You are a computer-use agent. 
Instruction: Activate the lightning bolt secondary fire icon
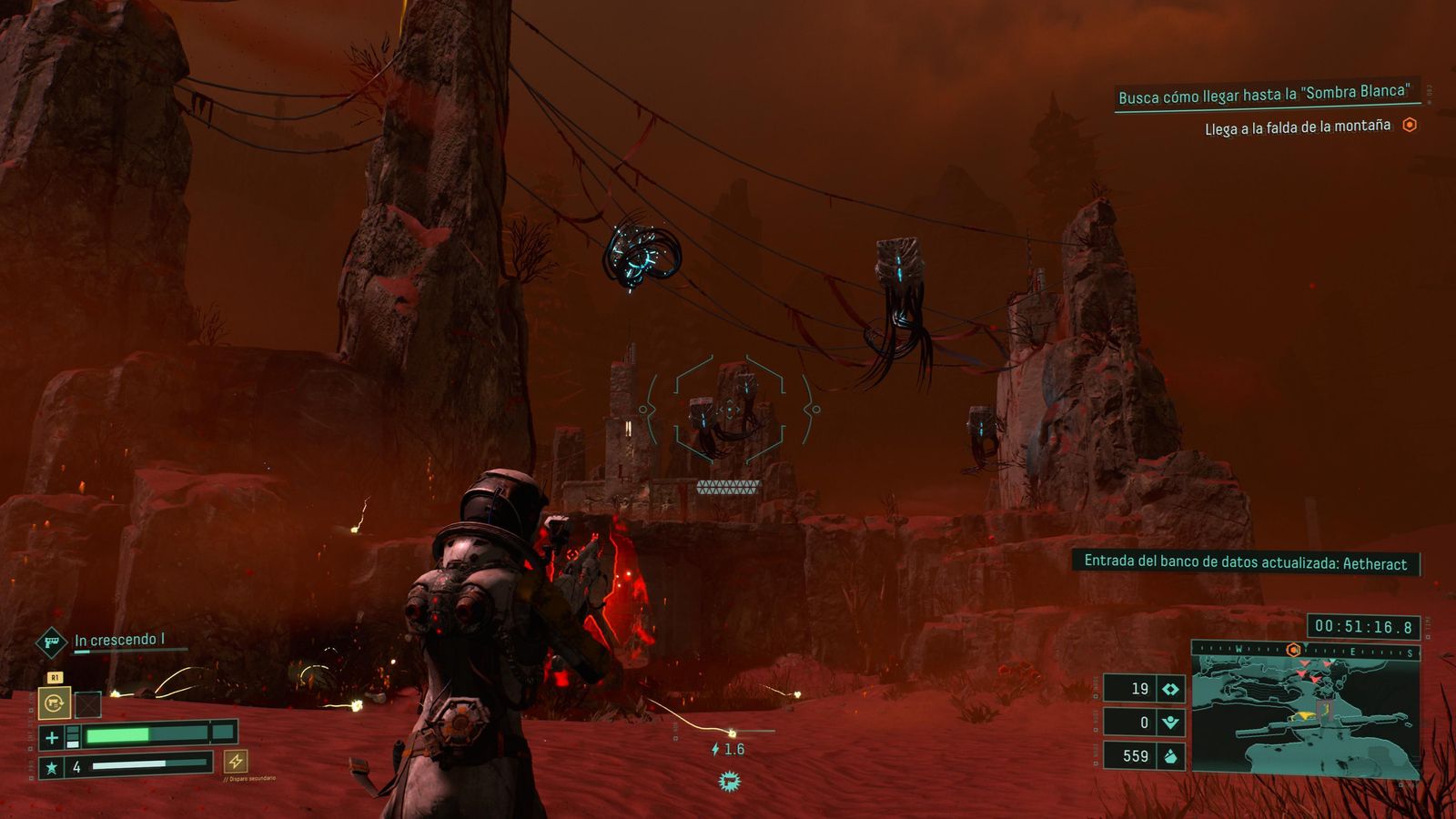click(236, 761)
